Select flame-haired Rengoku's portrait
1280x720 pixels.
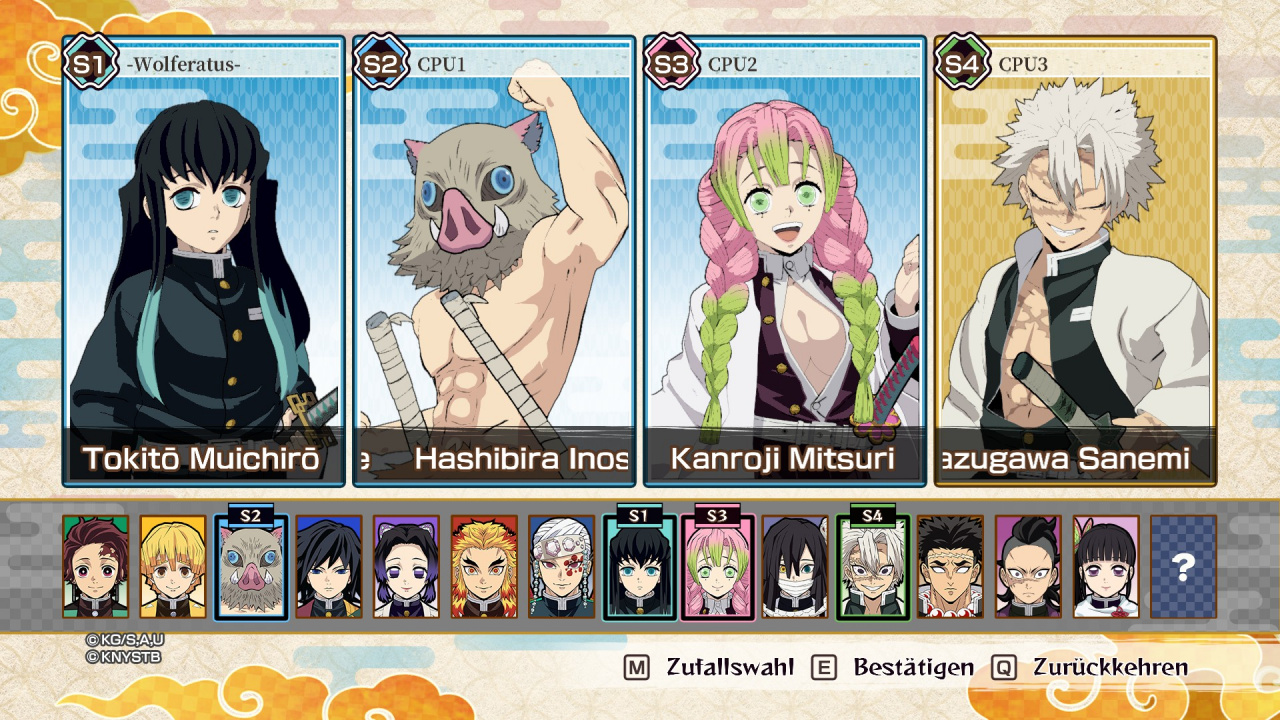click(x=484, y=567)
